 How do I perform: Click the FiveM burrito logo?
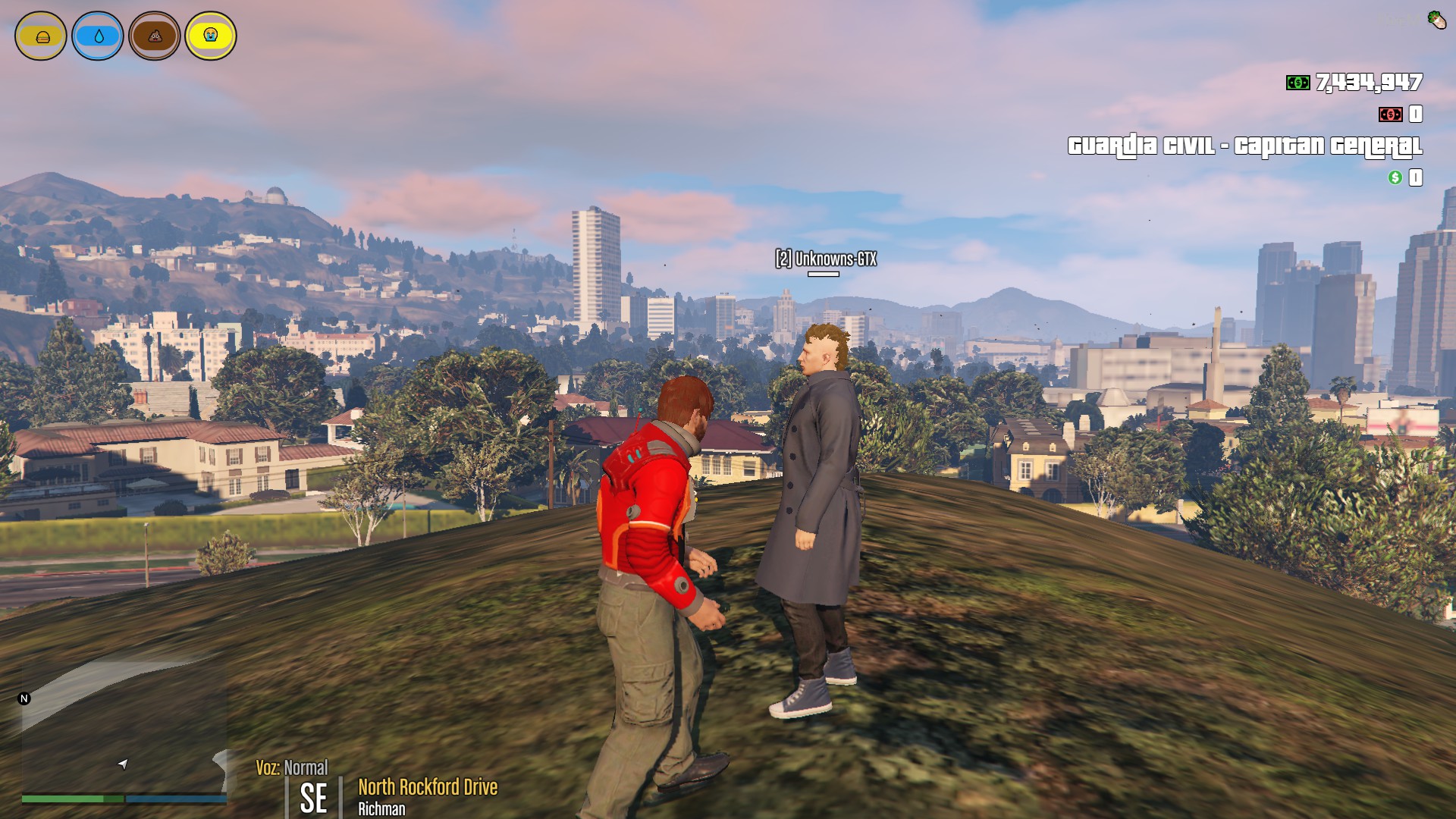coord(1436,19)
